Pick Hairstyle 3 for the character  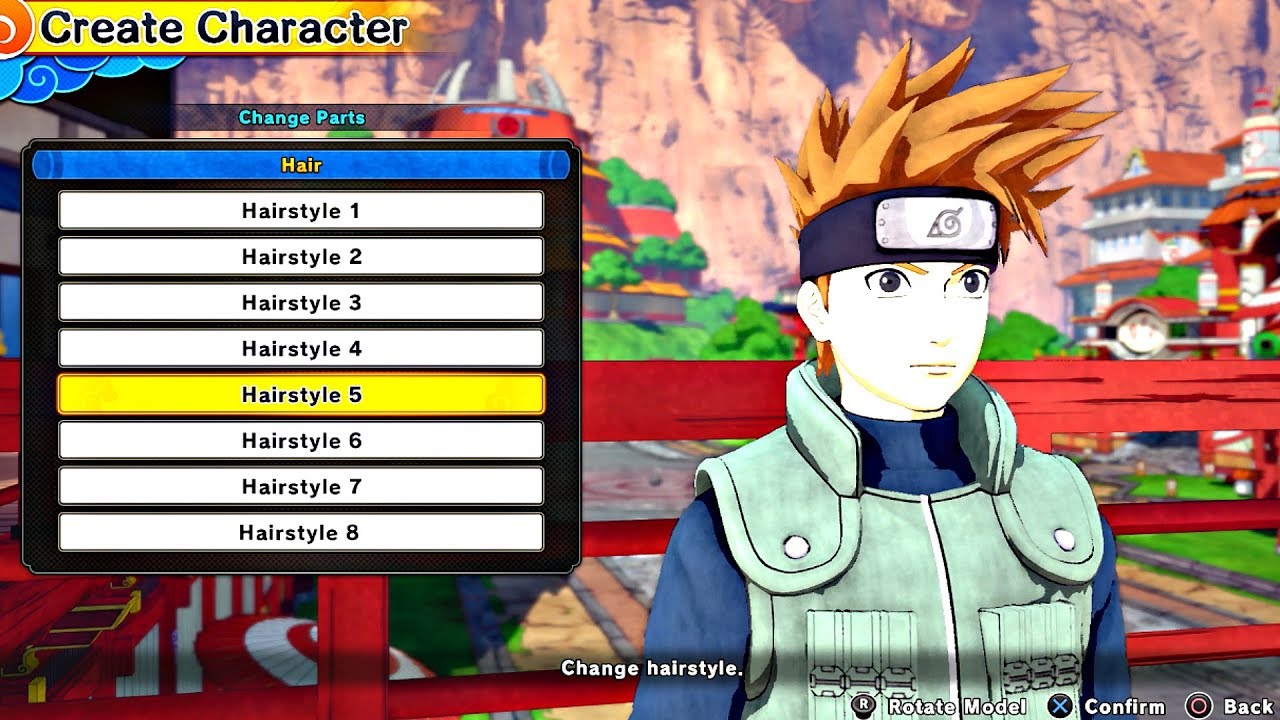[x=301, y=303]
